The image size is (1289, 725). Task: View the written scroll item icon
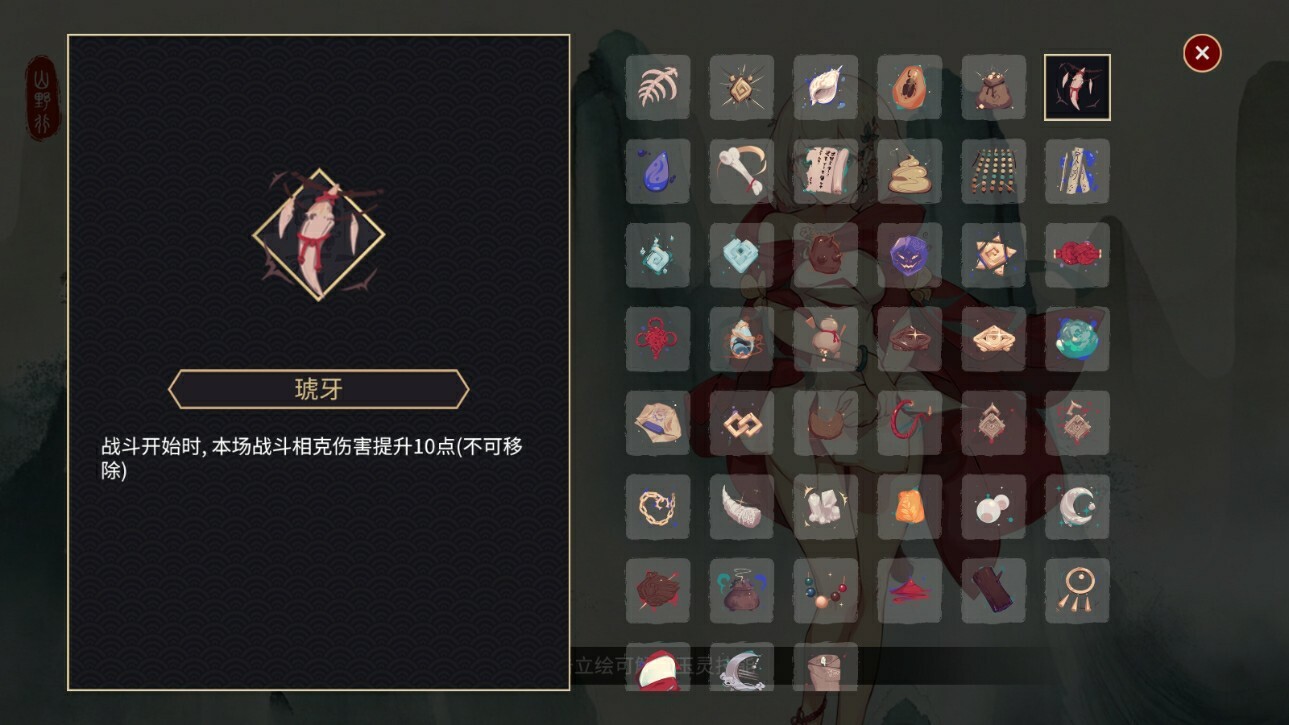coord(826,171)
